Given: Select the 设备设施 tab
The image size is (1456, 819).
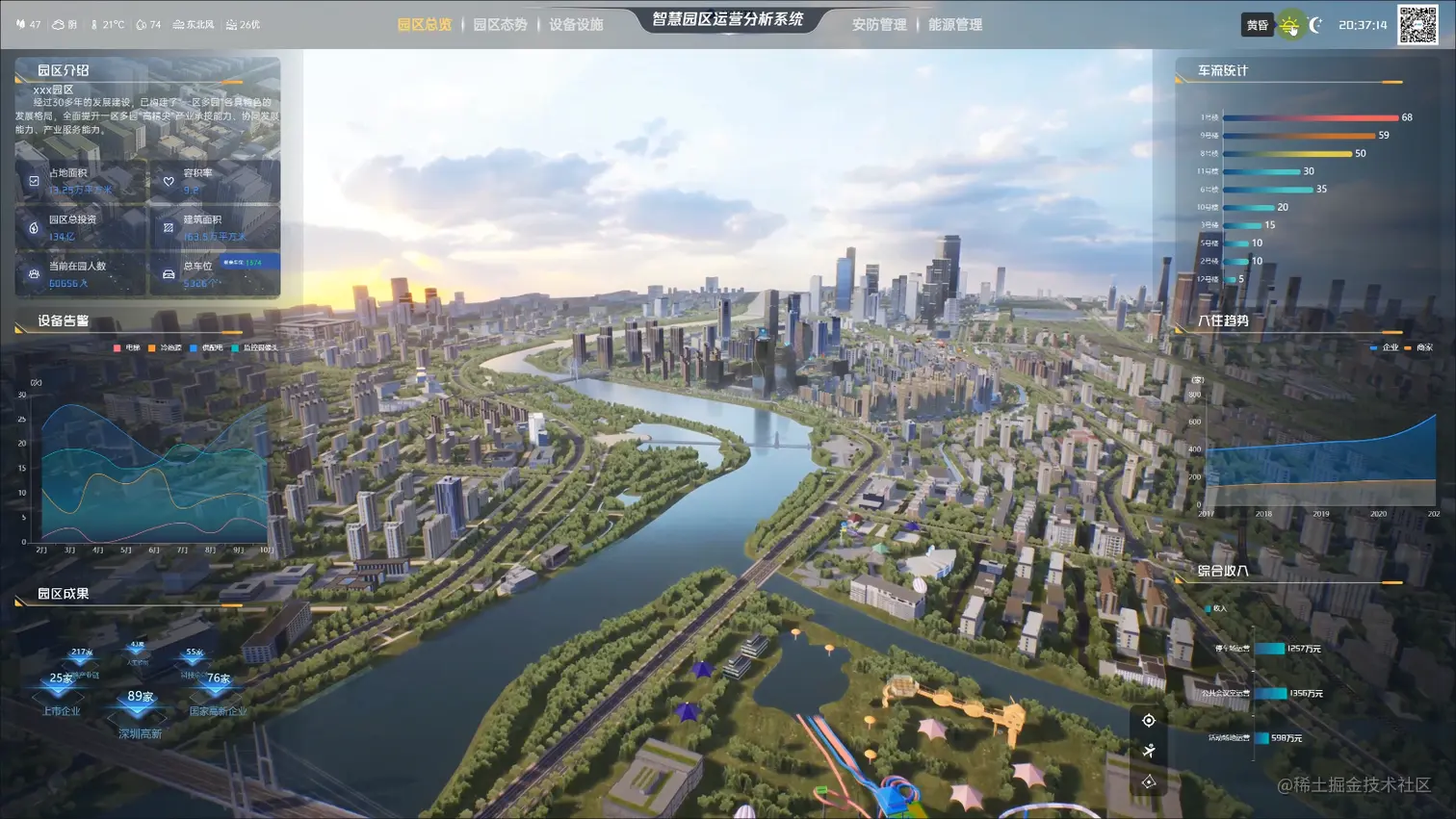Looking at the screenshot, I should pyautogui.click(x=576, y=25).
